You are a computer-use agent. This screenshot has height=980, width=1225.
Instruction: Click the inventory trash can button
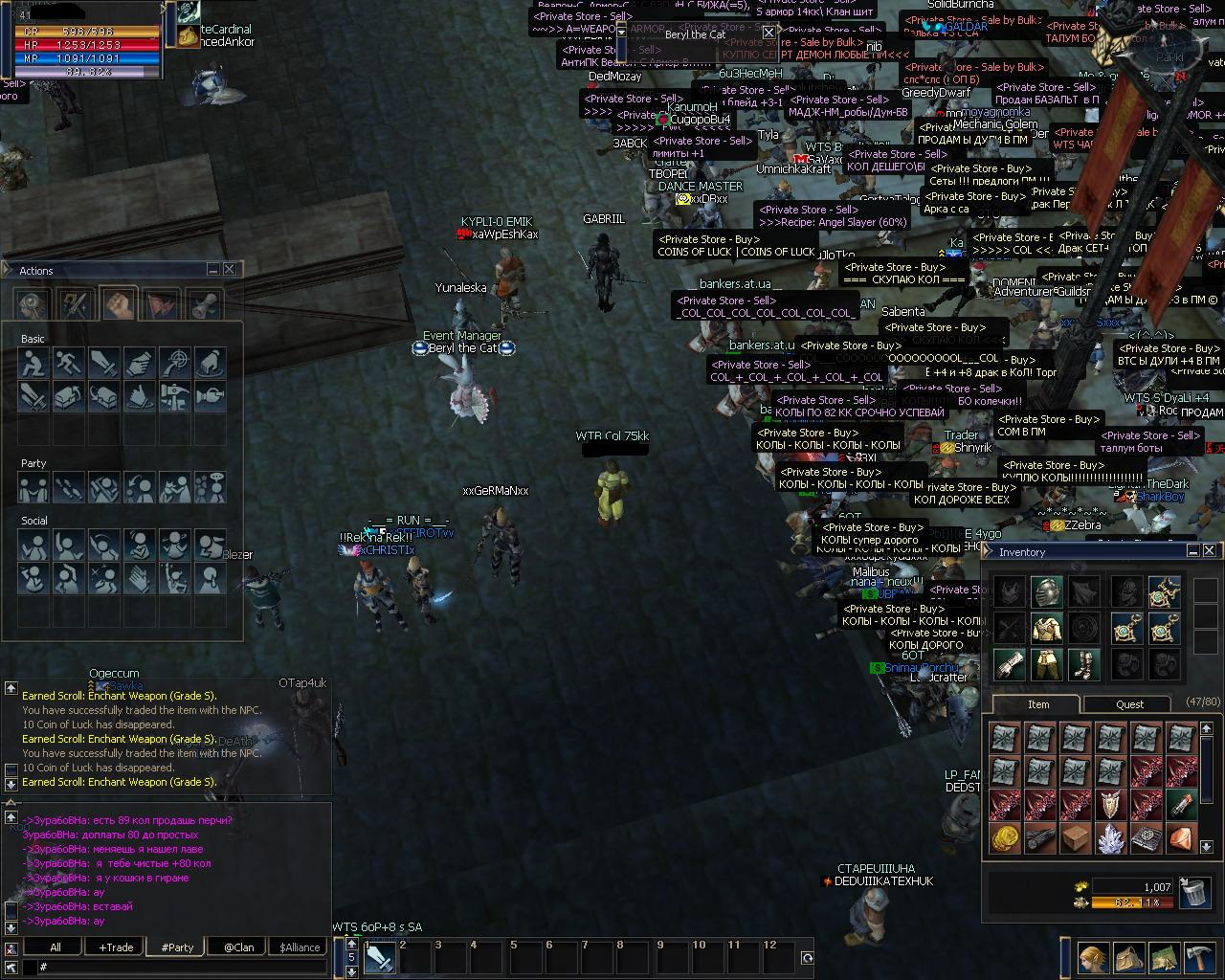pos(1192,892)
